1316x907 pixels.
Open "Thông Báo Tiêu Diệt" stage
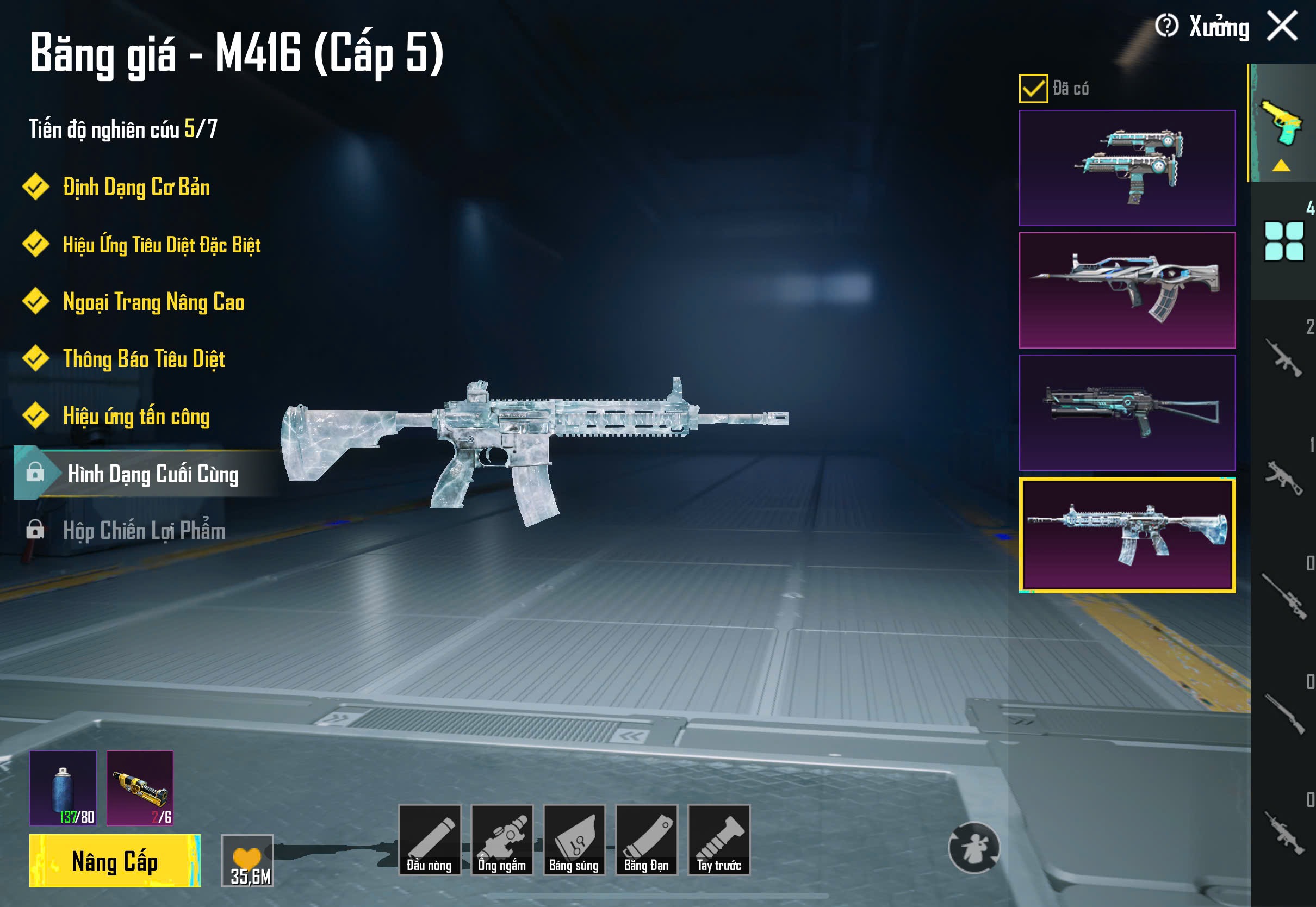click(144, 359)
